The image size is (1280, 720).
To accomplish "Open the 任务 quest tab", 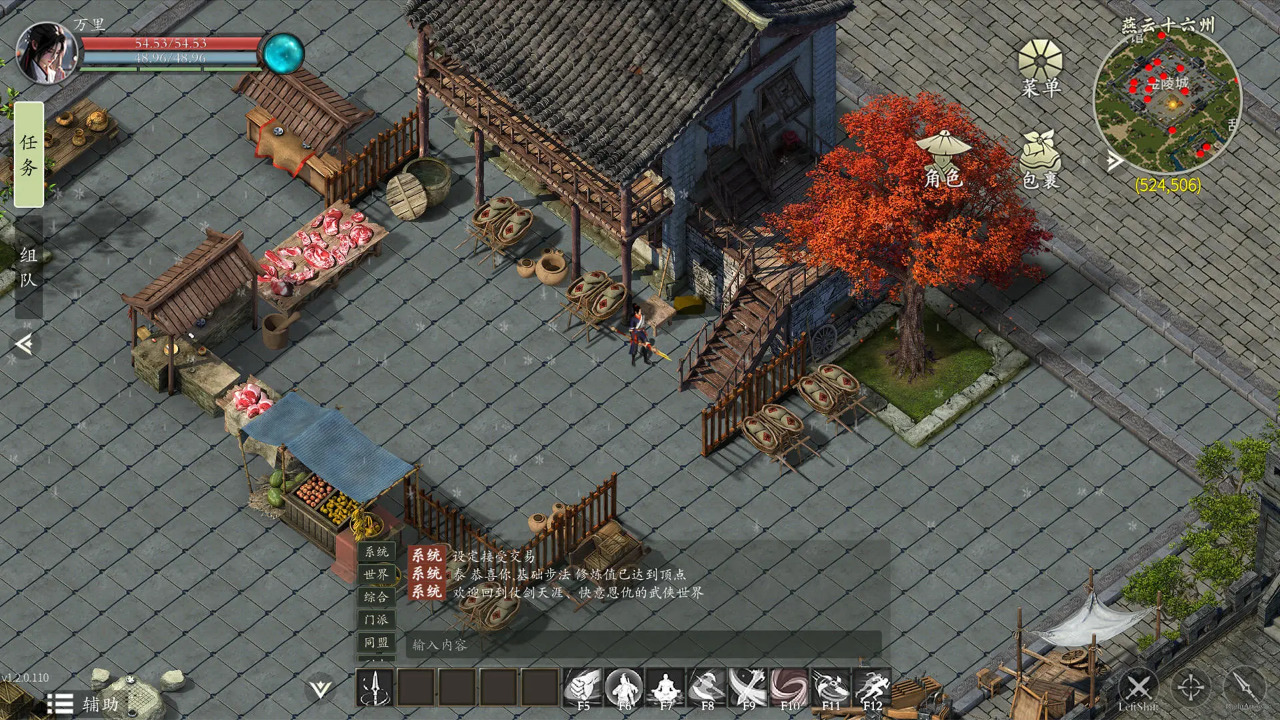I will [29, 154].
